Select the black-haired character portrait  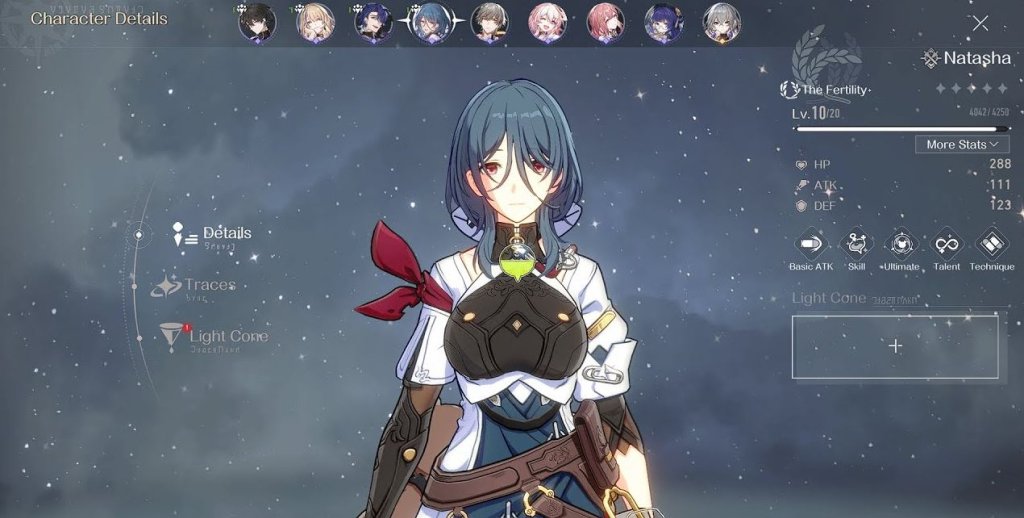click(257, 23)
